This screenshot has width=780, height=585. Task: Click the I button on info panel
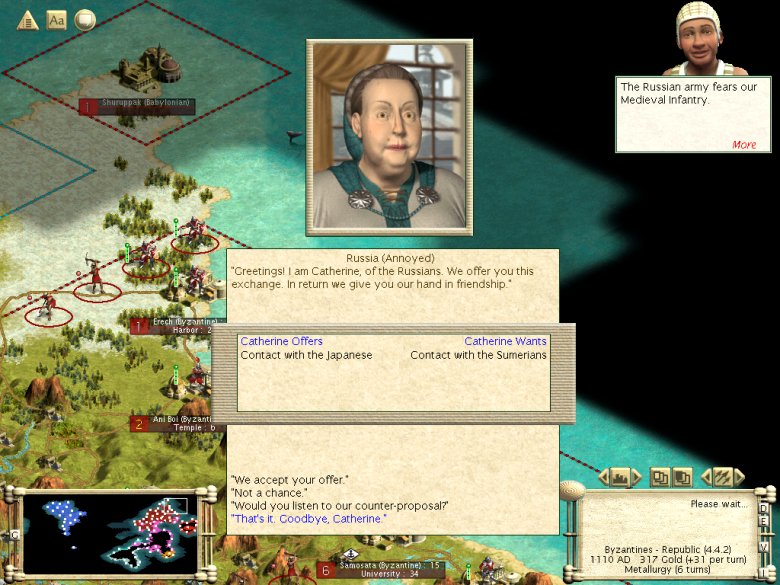pos(764,573)
